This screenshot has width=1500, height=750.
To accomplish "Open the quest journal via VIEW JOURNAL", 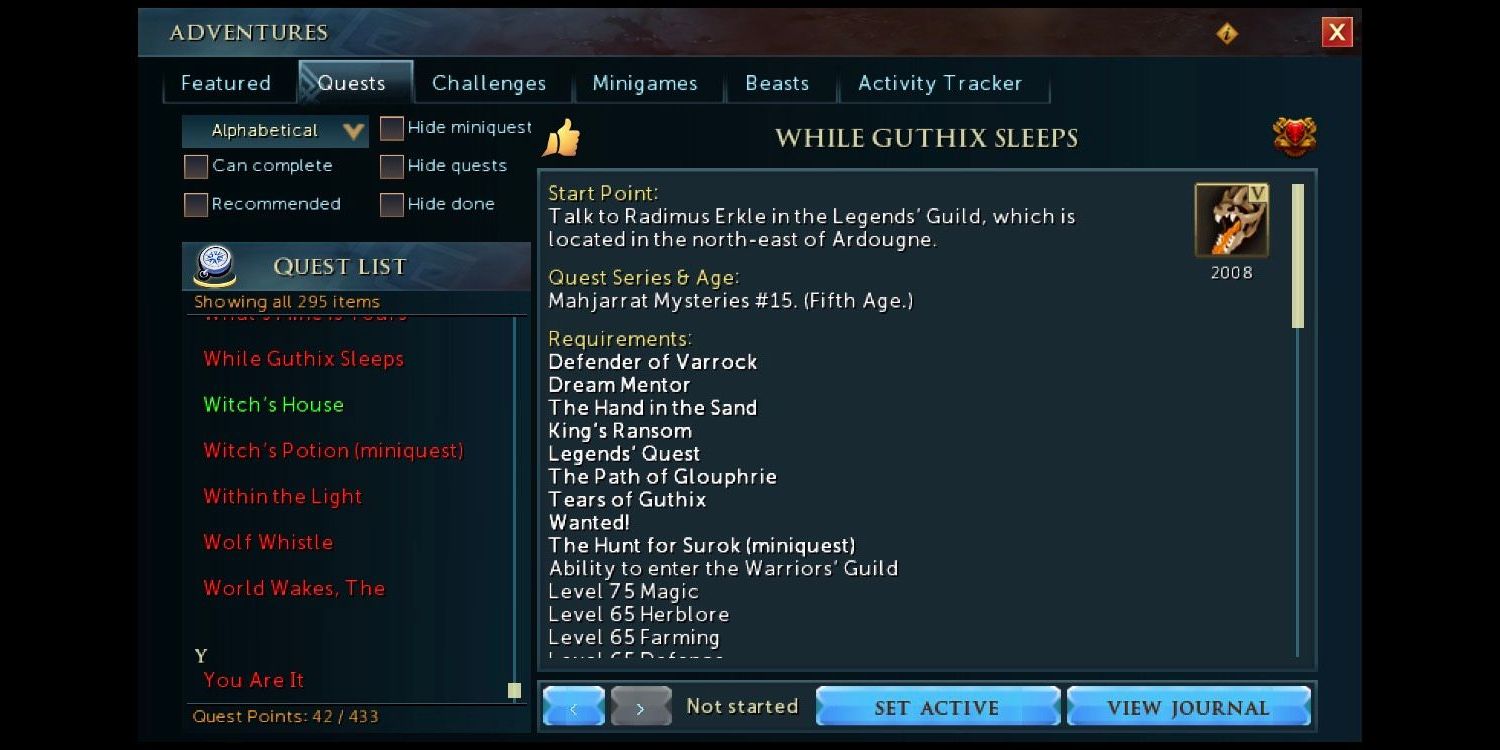I will click(x=1190, y=706).
